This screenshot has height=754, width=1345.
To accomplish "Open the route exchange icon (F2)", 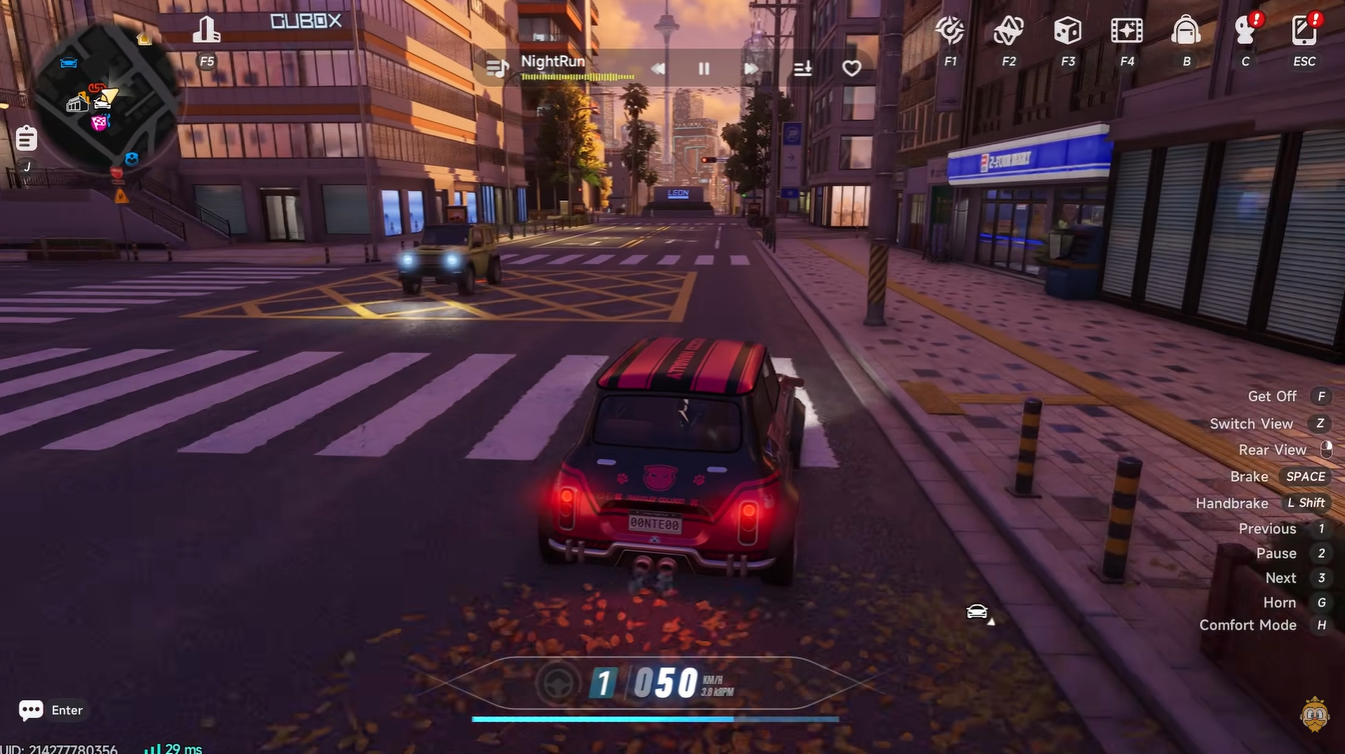I will [1007, 31].
